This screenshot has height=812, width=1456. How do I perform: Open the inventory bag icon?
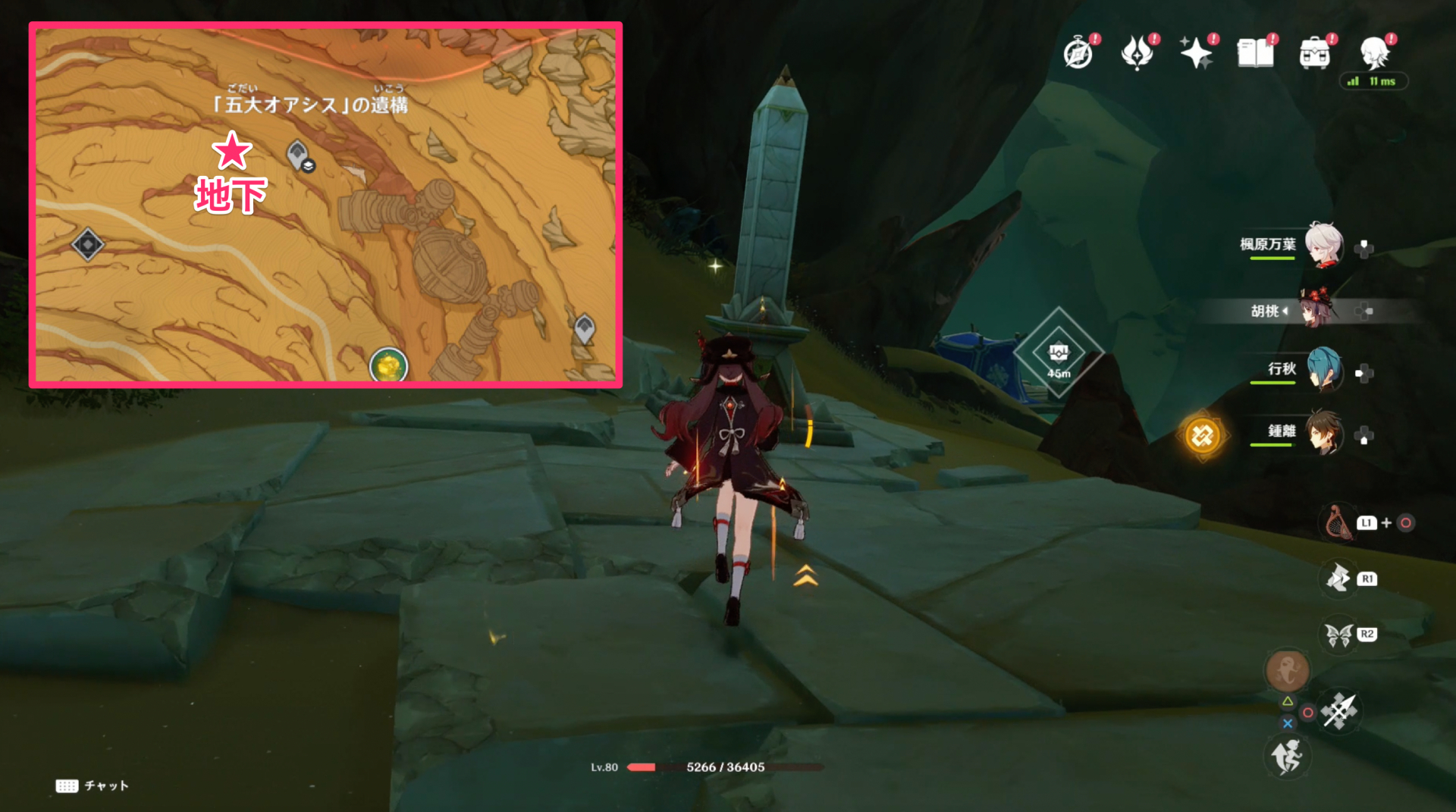coord(1316,53)
